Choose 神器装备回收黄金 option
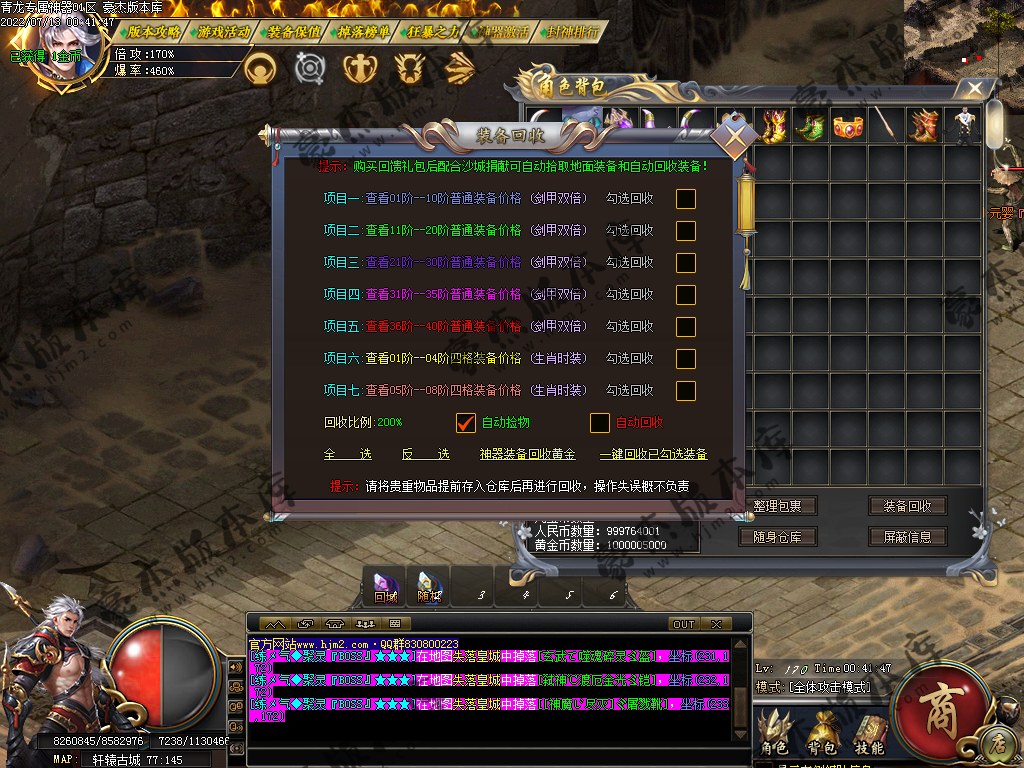 tap(527, 454)
